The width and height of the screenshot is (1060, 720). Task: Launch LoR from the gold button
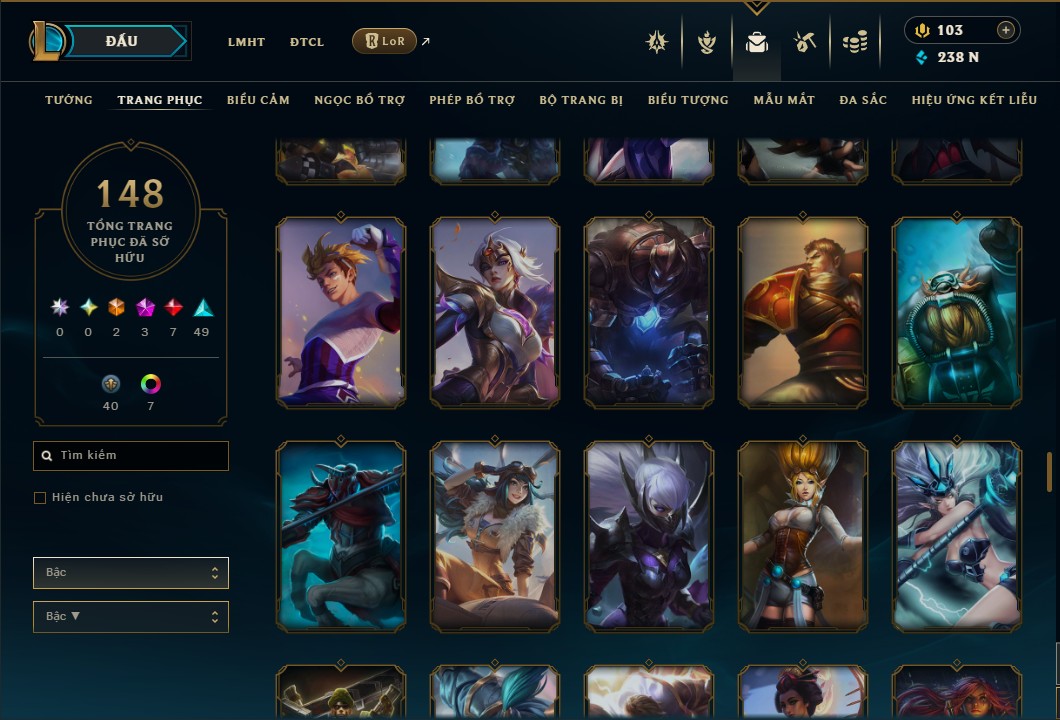click(384, 41)
